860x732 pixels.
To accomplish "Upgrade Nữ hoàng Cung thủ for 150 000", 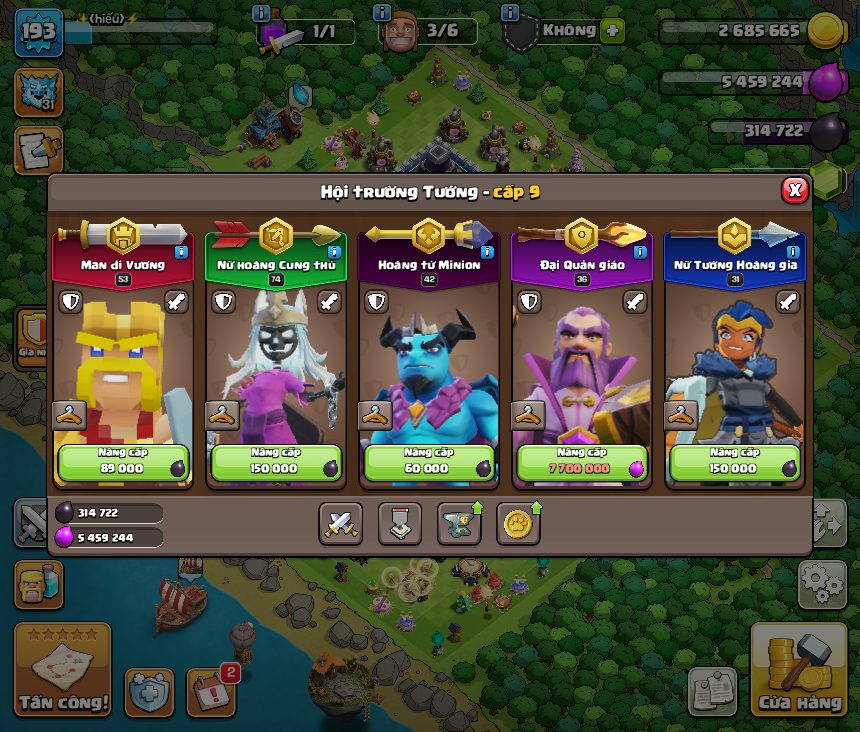I will pos(276,462).
